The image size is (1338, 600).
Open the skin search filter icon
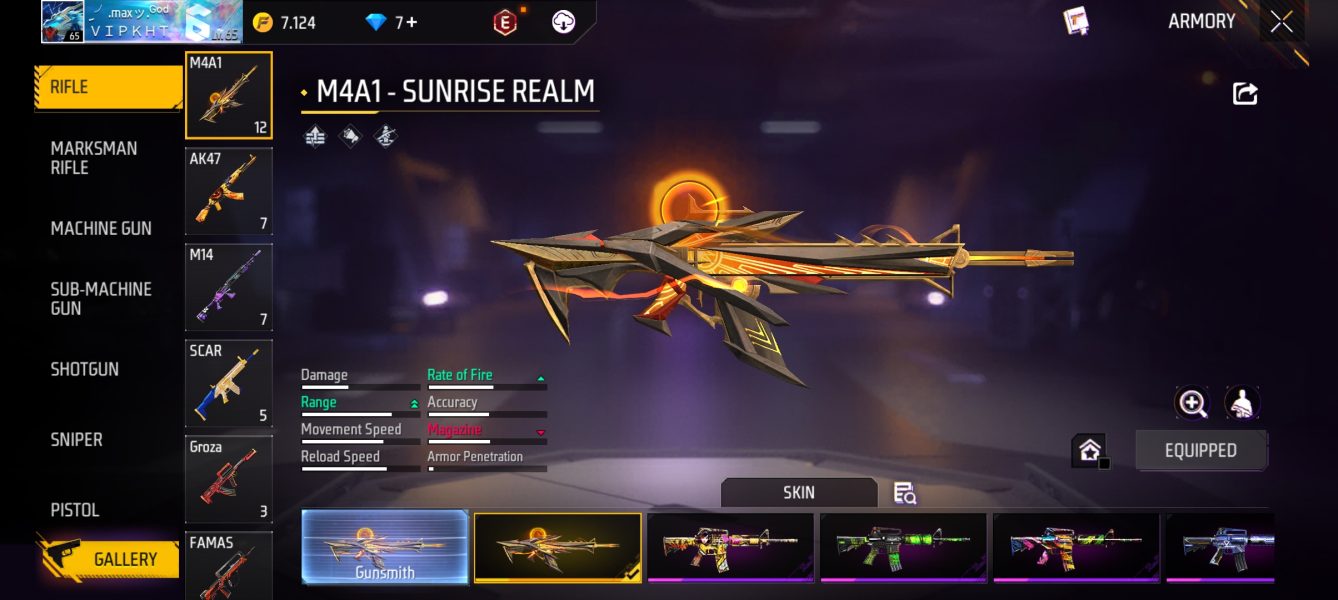coord(905,493)
